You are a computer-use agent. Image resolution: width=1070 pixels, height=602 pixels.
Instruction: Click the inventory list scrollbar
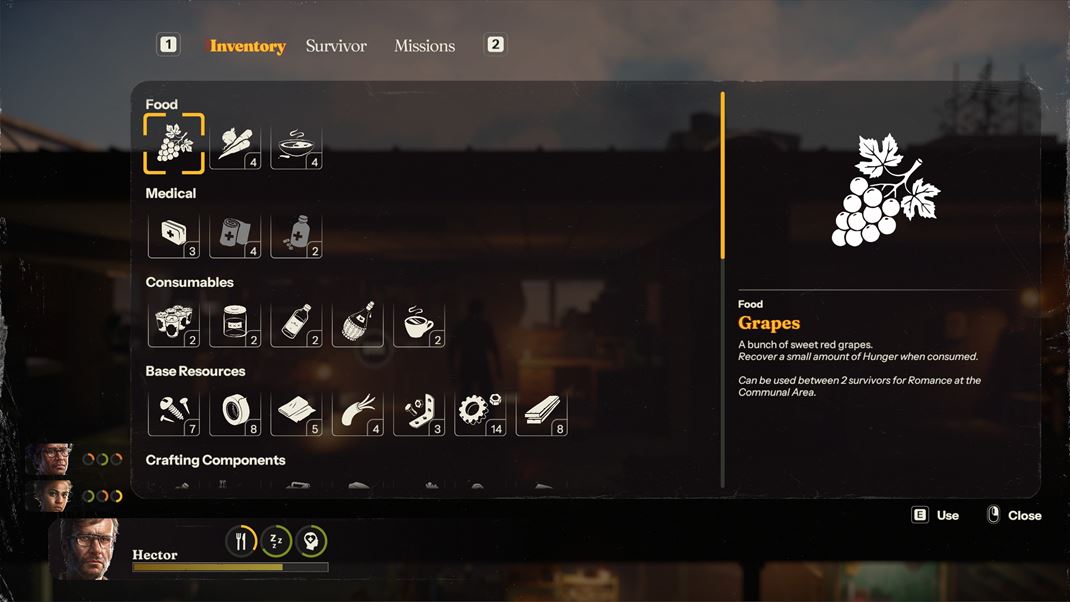[x=722, y=177]
